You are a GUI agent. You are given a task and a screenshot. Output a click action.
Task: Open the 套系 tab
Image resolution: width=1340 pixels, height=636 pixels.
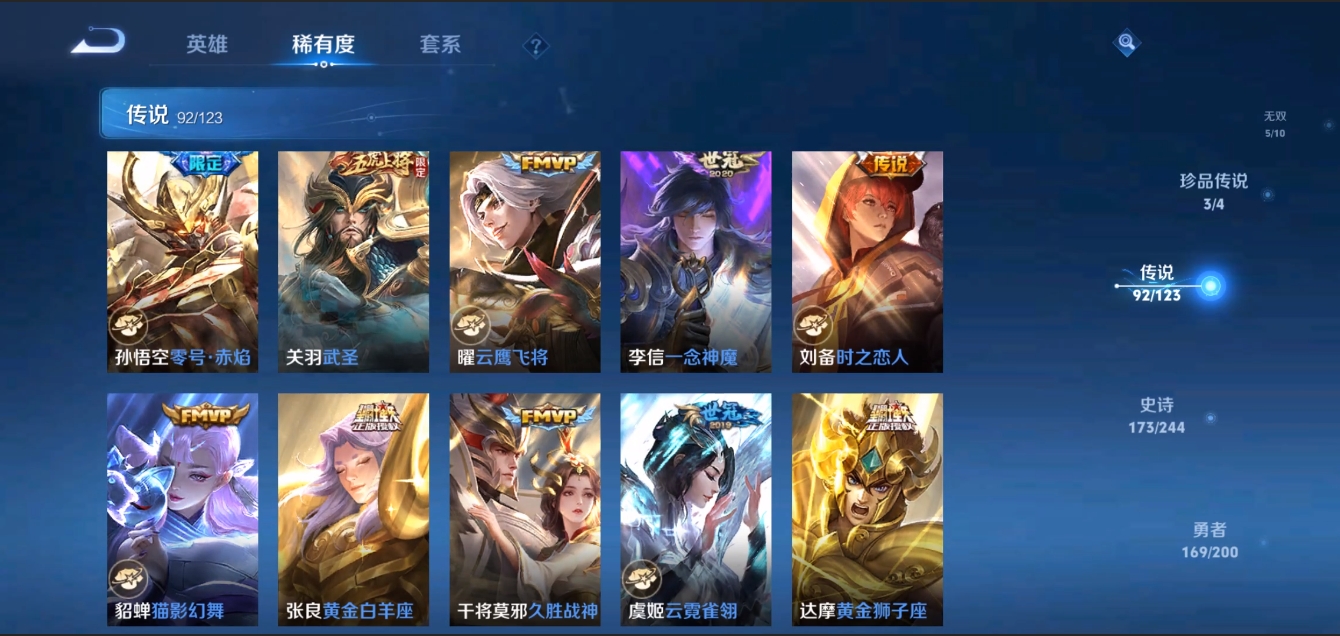(x=440, y=45)
